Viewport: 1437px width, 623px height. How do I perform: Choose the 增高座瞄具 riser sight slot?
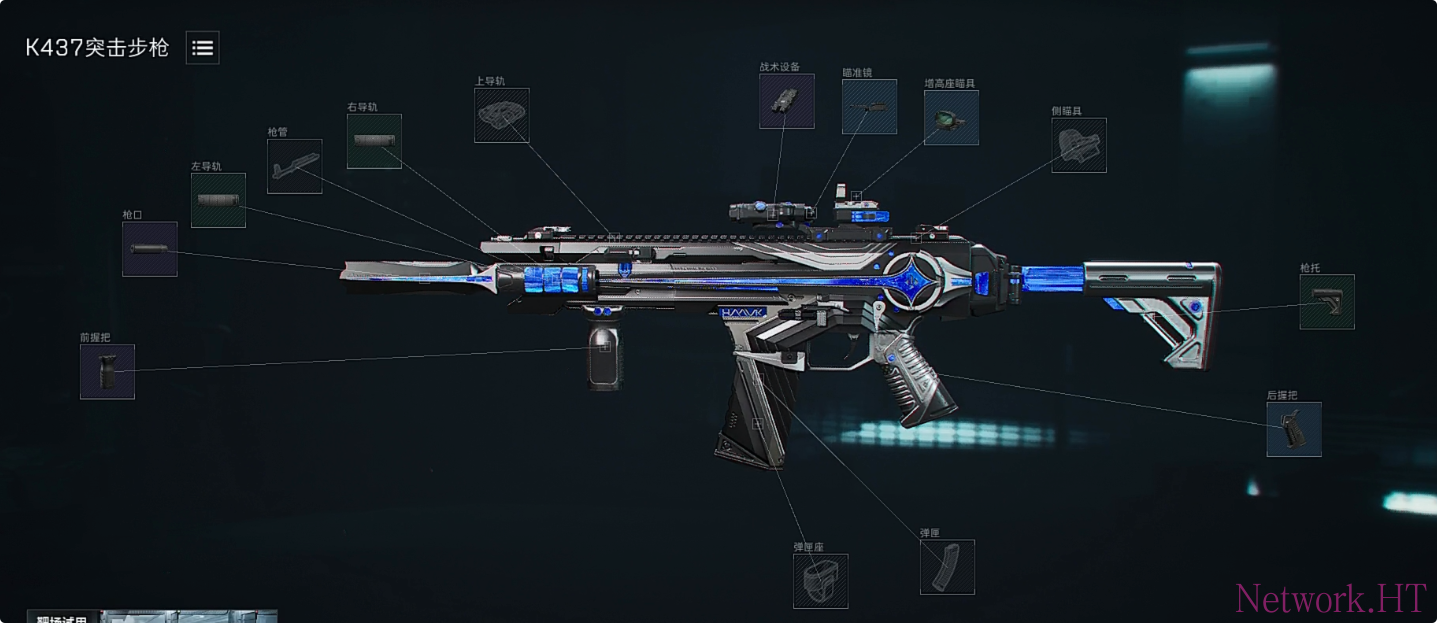click(951, 118)
